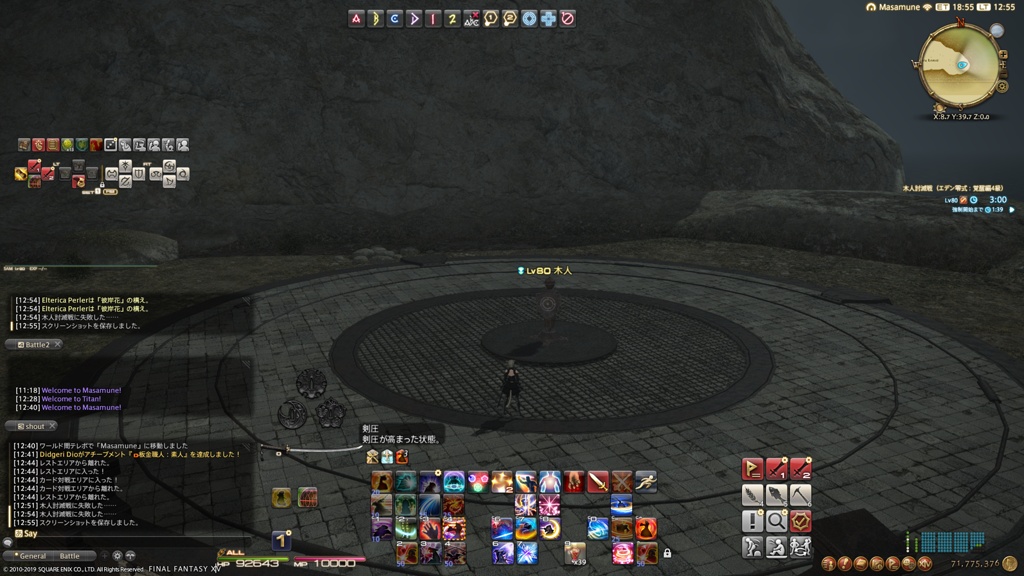Toggle the hotbar padlock icon

point(667,552)
